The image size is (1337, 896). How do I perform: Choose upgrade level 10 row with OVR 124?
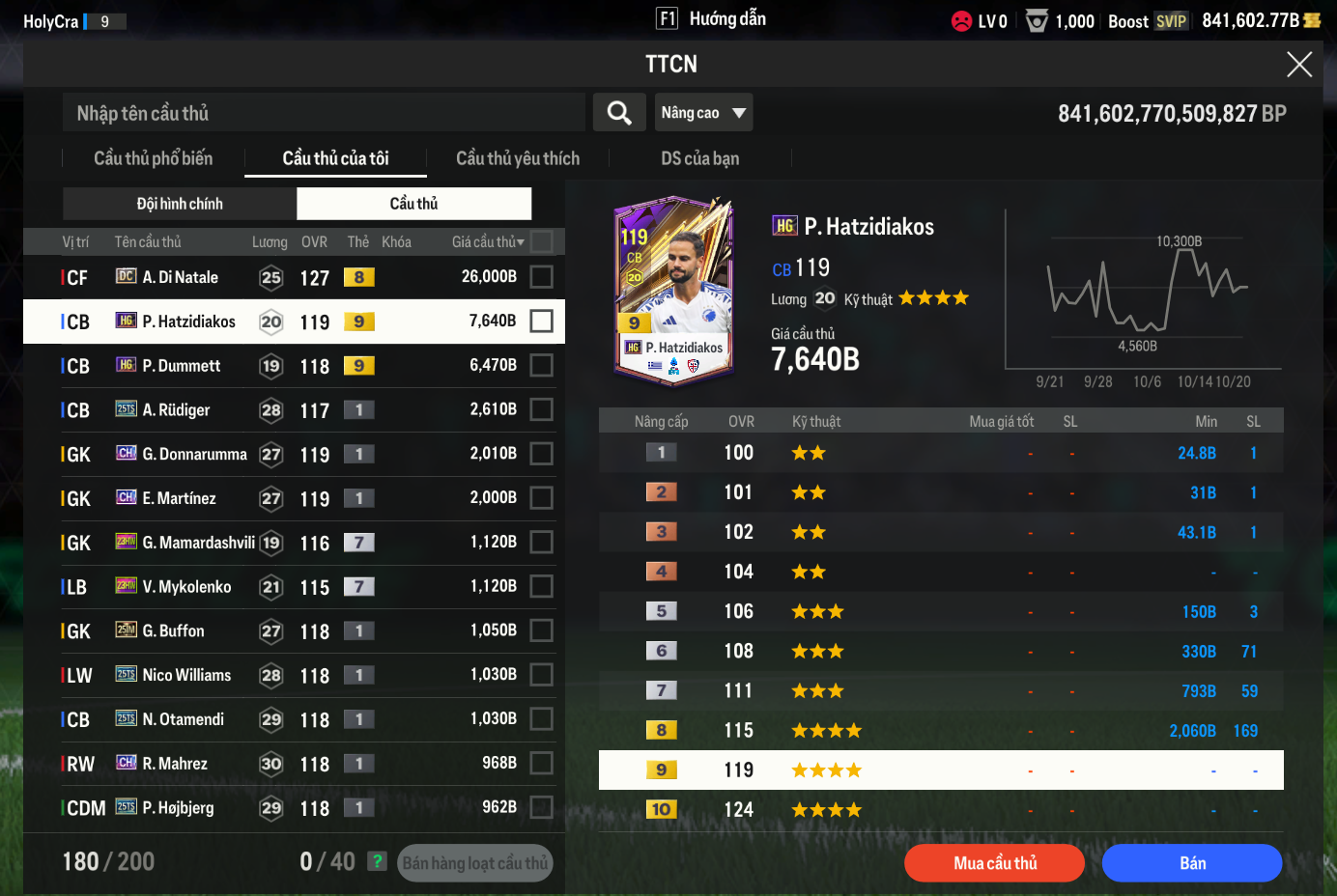[x=941, y=810]
